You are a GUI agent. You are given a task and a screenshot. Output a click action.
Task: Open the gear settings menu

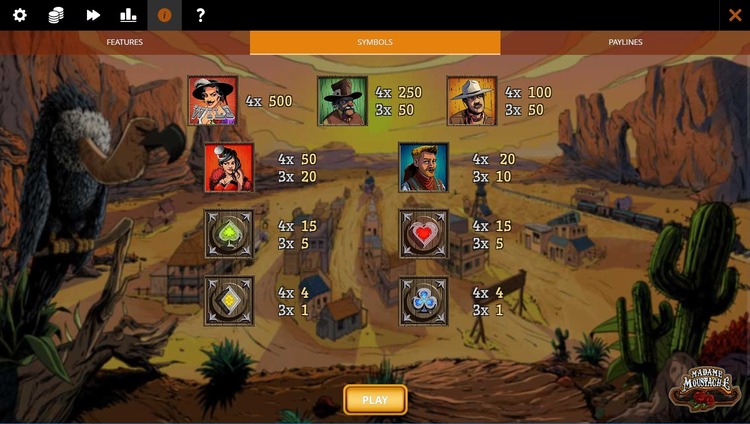pyautogui.click(x=20, y=15)
